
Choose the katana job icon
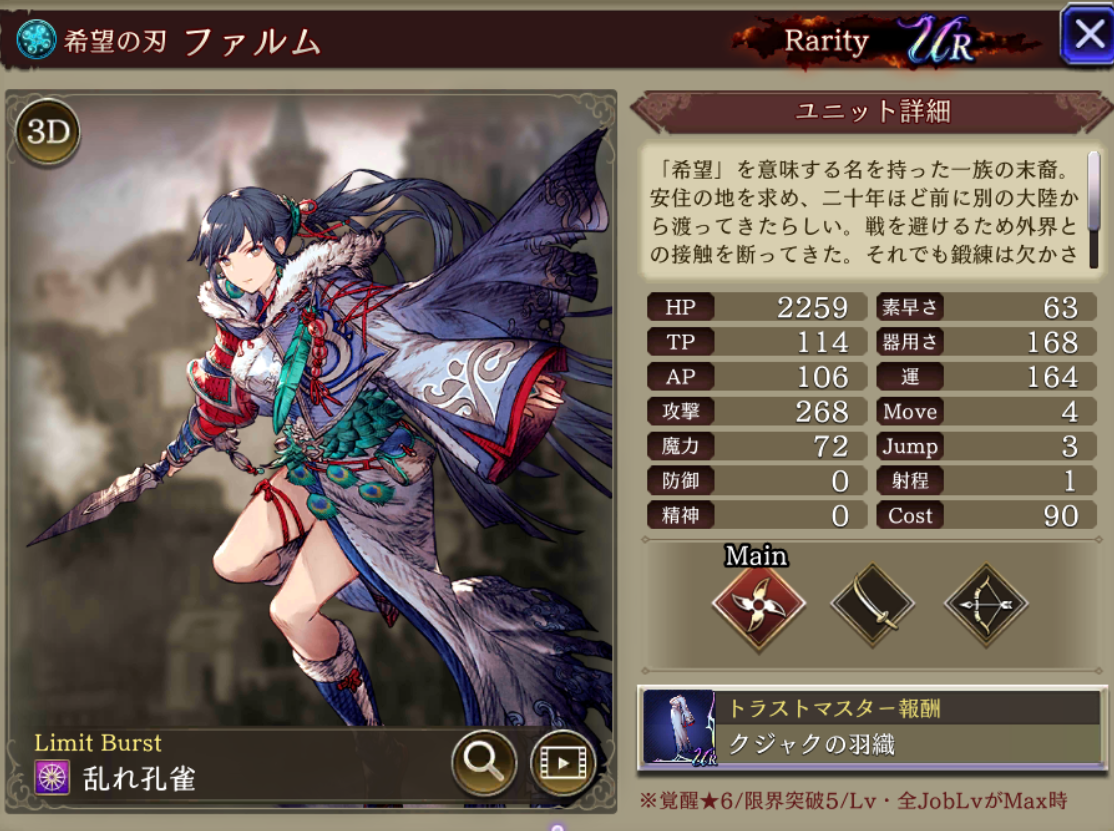(x=873, y=605)
